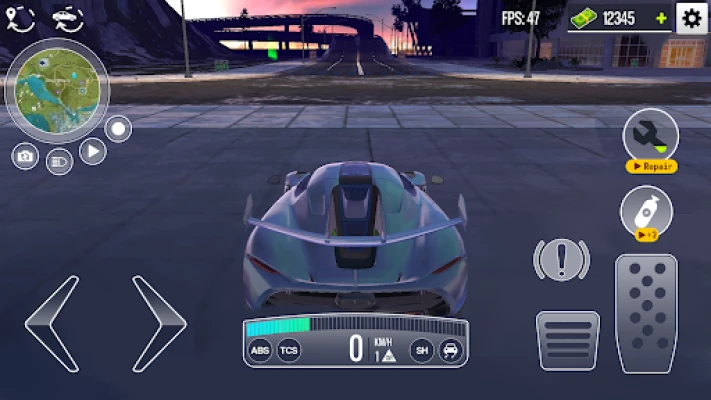
Task: Toggle TCS traction control
Action: point(288,350)
